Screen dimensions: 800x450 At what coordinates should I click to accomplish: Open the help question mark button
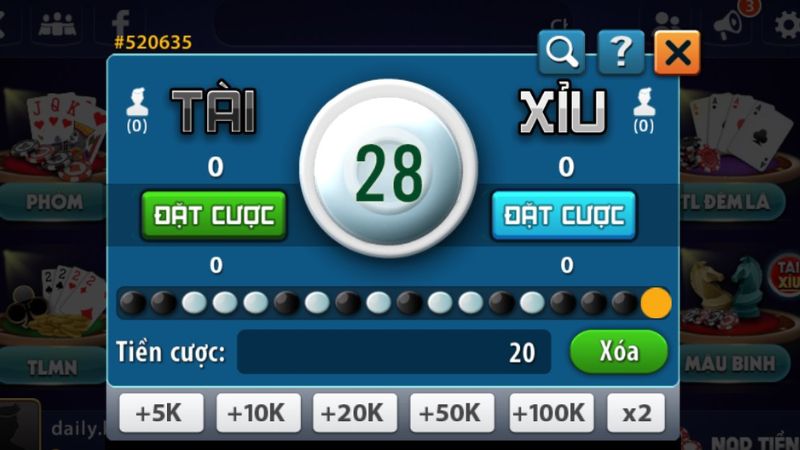point(620,53)
